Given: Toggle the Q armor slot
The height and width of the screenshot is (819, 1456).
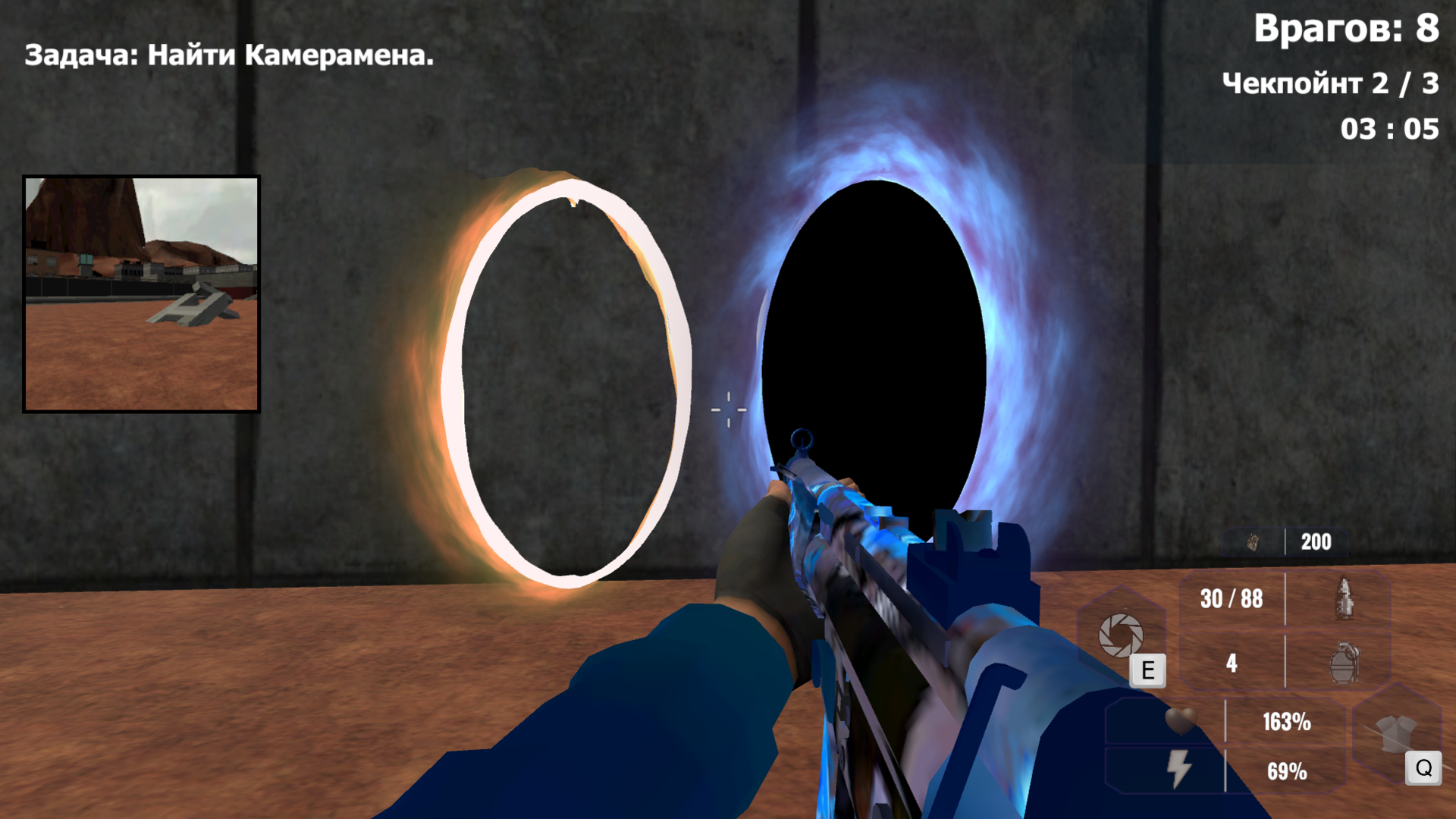Looking at the screenshot, I should (x=1423, y=767).
